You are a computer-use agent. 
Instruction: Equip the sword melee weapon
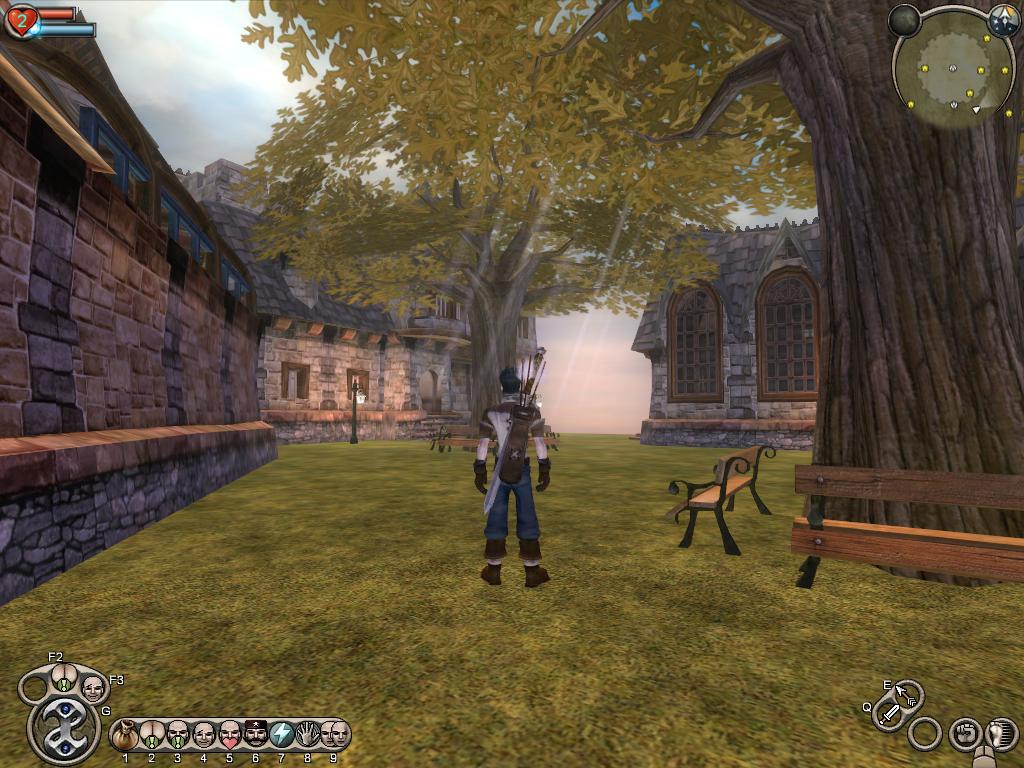[888, 714]
